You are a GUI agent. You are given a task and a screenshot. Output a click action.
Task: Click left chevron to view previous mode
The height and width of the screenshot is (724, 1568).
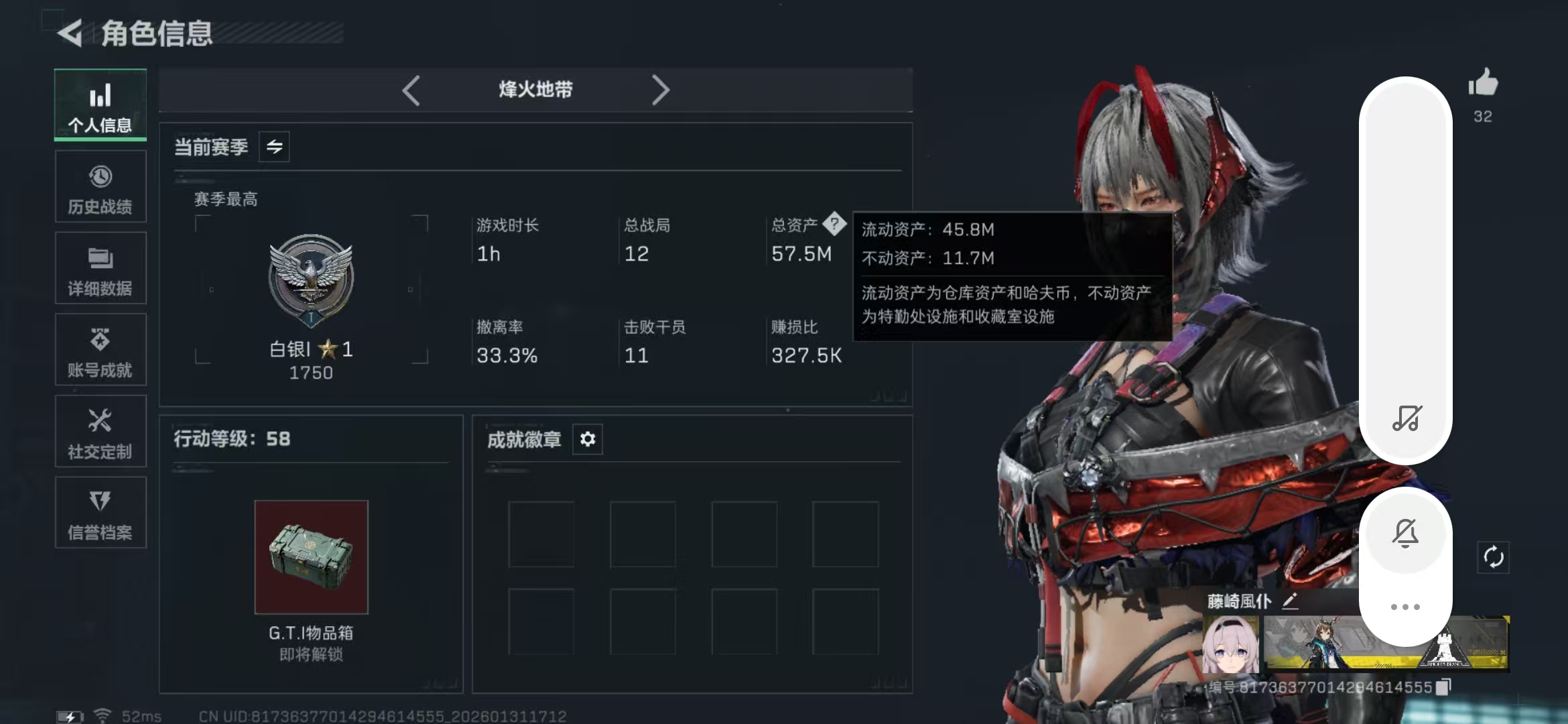(x=411, y=89)
